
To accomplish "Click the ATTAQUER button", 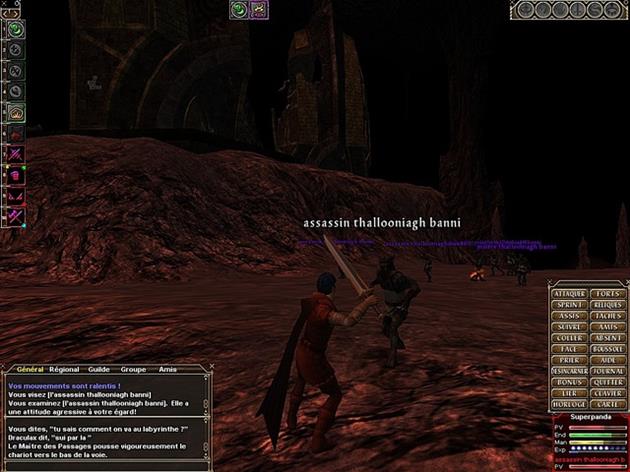I will click(x=570, y=292).
